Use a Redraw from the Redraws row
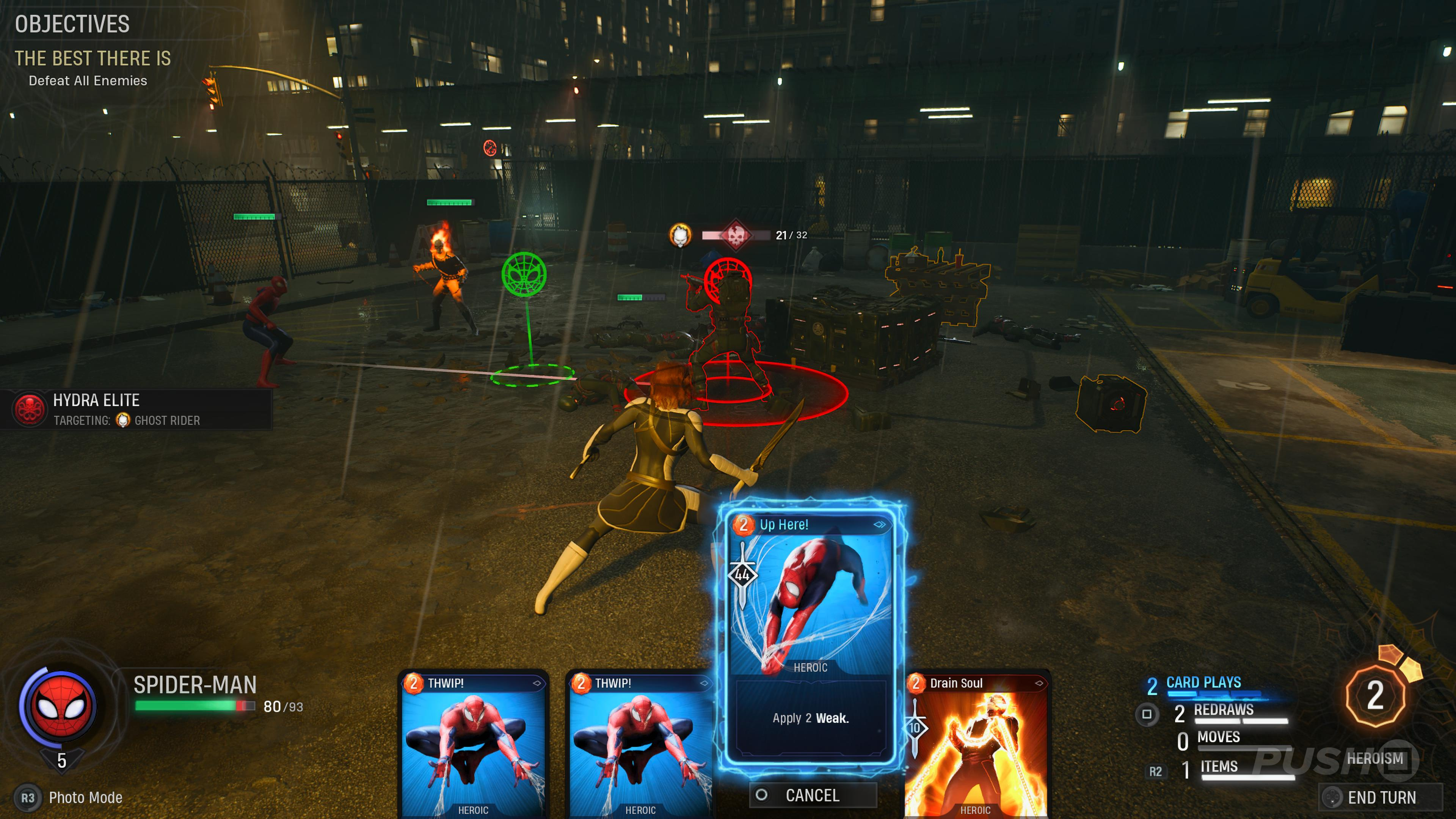The height and width of the screenshot is (819, 1456). [1223, 711]
